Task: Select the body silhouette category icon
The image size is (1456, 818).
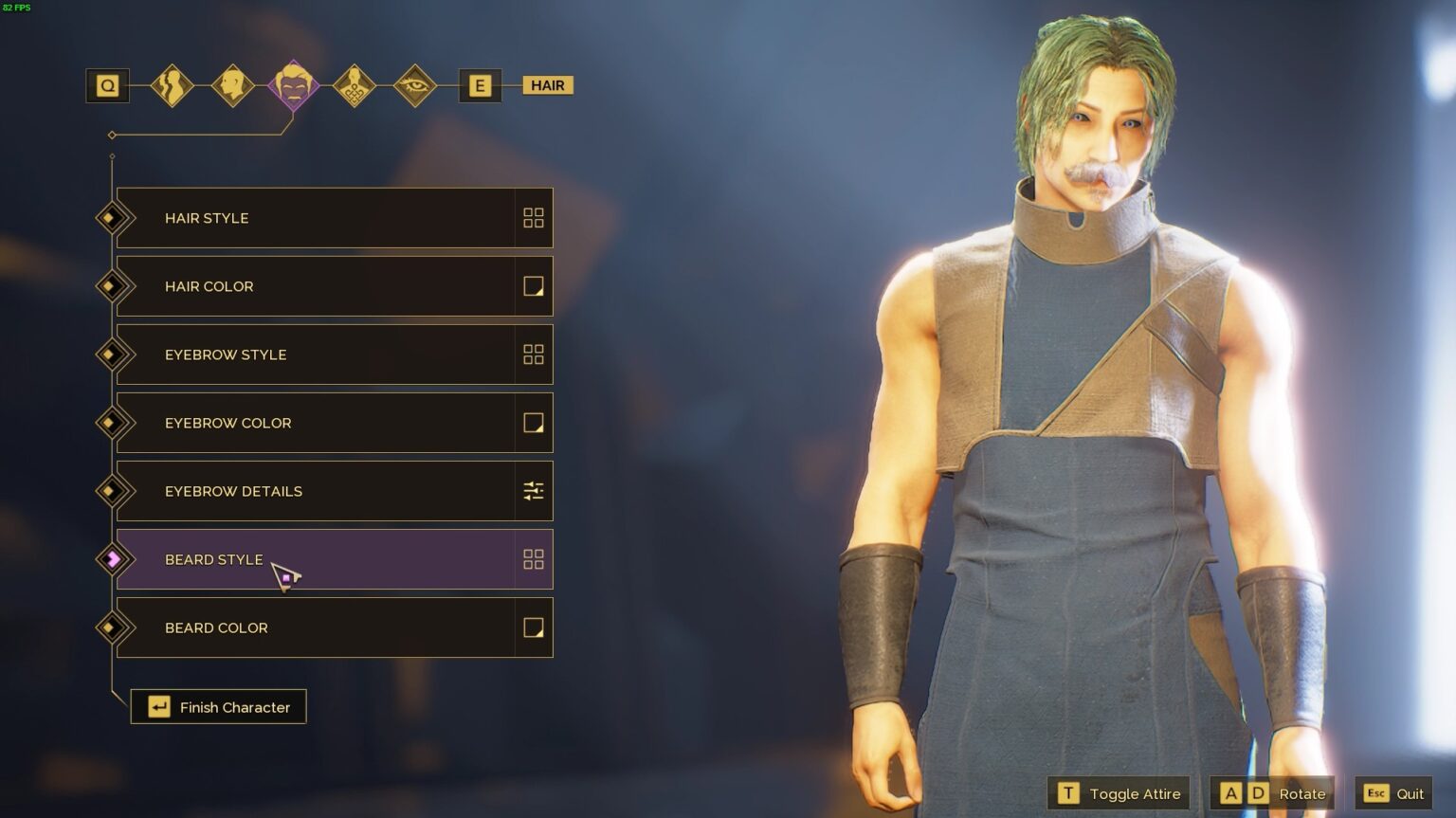Action: pos(173,85)
